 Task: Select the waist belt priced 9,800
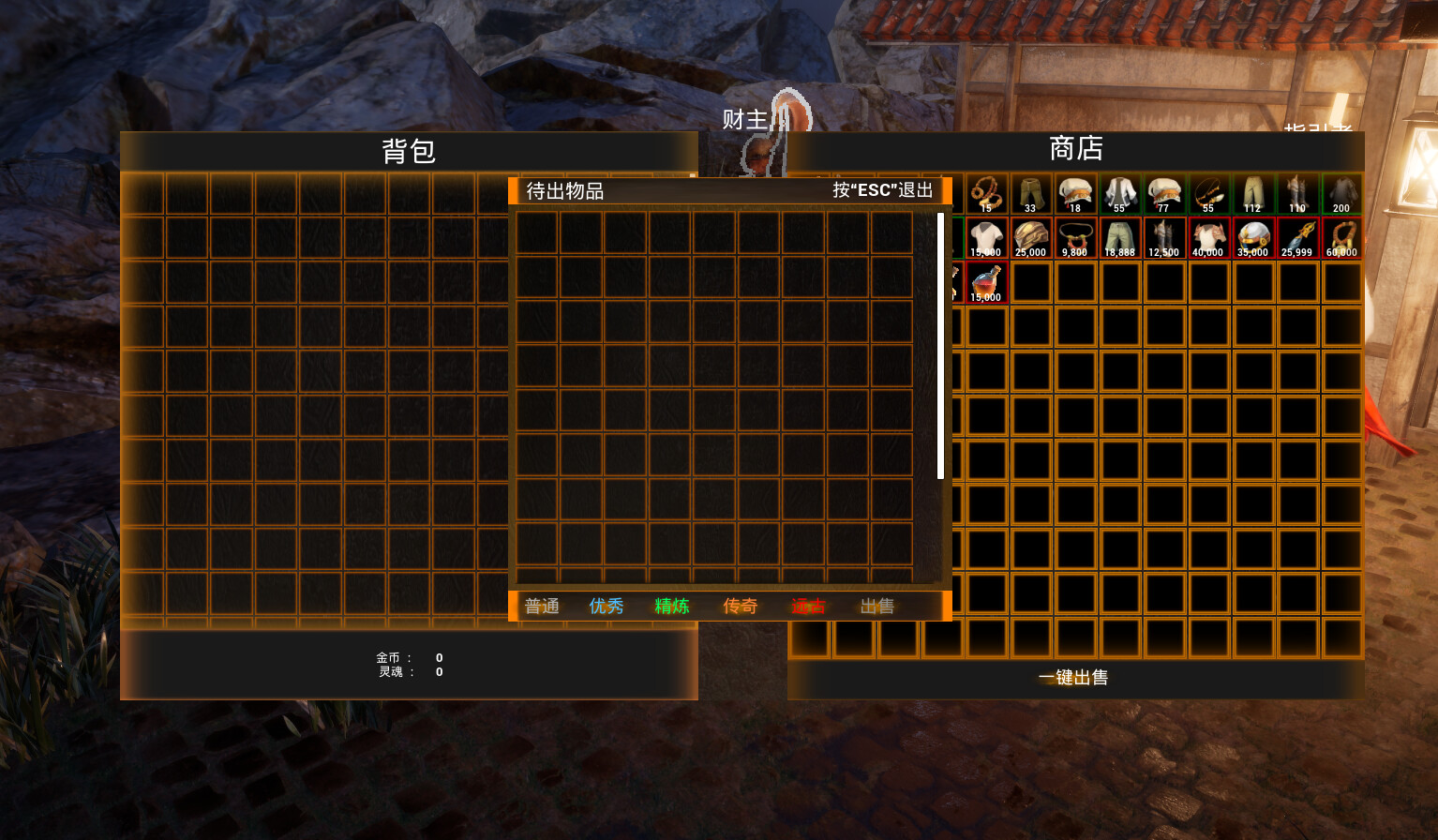(1075, 237)
